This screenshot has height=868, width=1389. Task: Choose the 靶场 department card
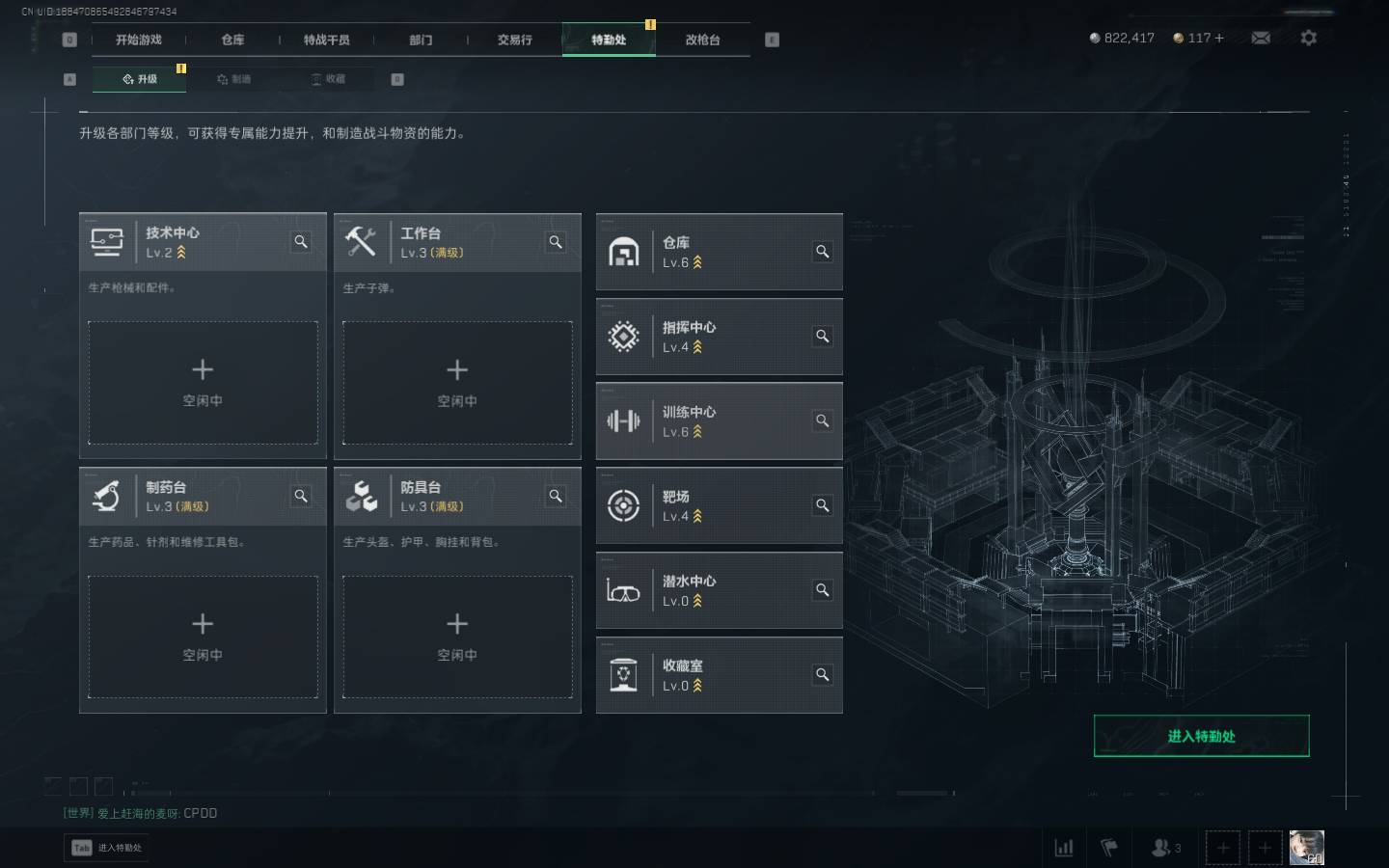[x=719, y=505]
